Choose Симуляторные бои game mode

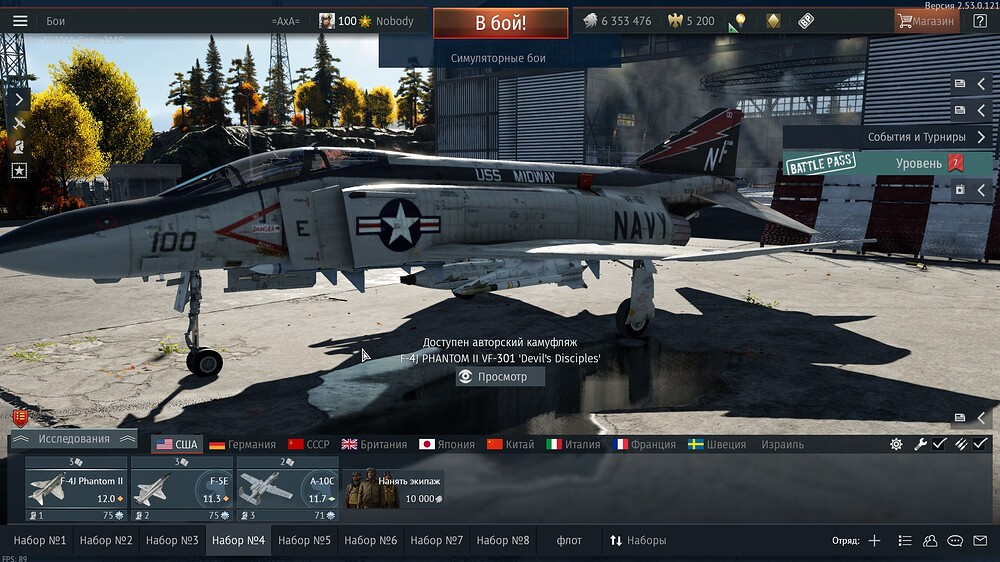pos(497,59)
